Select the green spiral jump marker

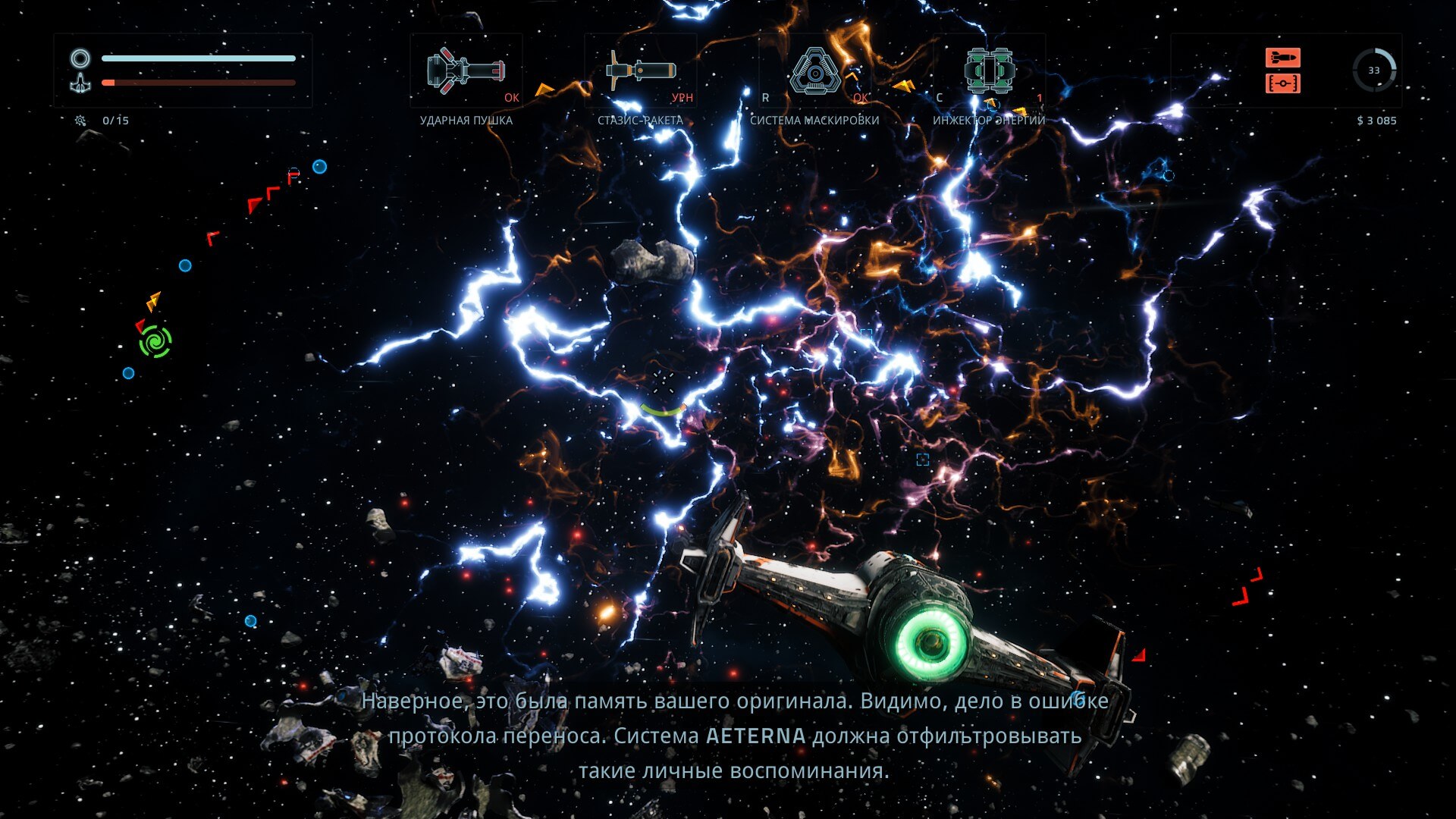pos(155,341)
